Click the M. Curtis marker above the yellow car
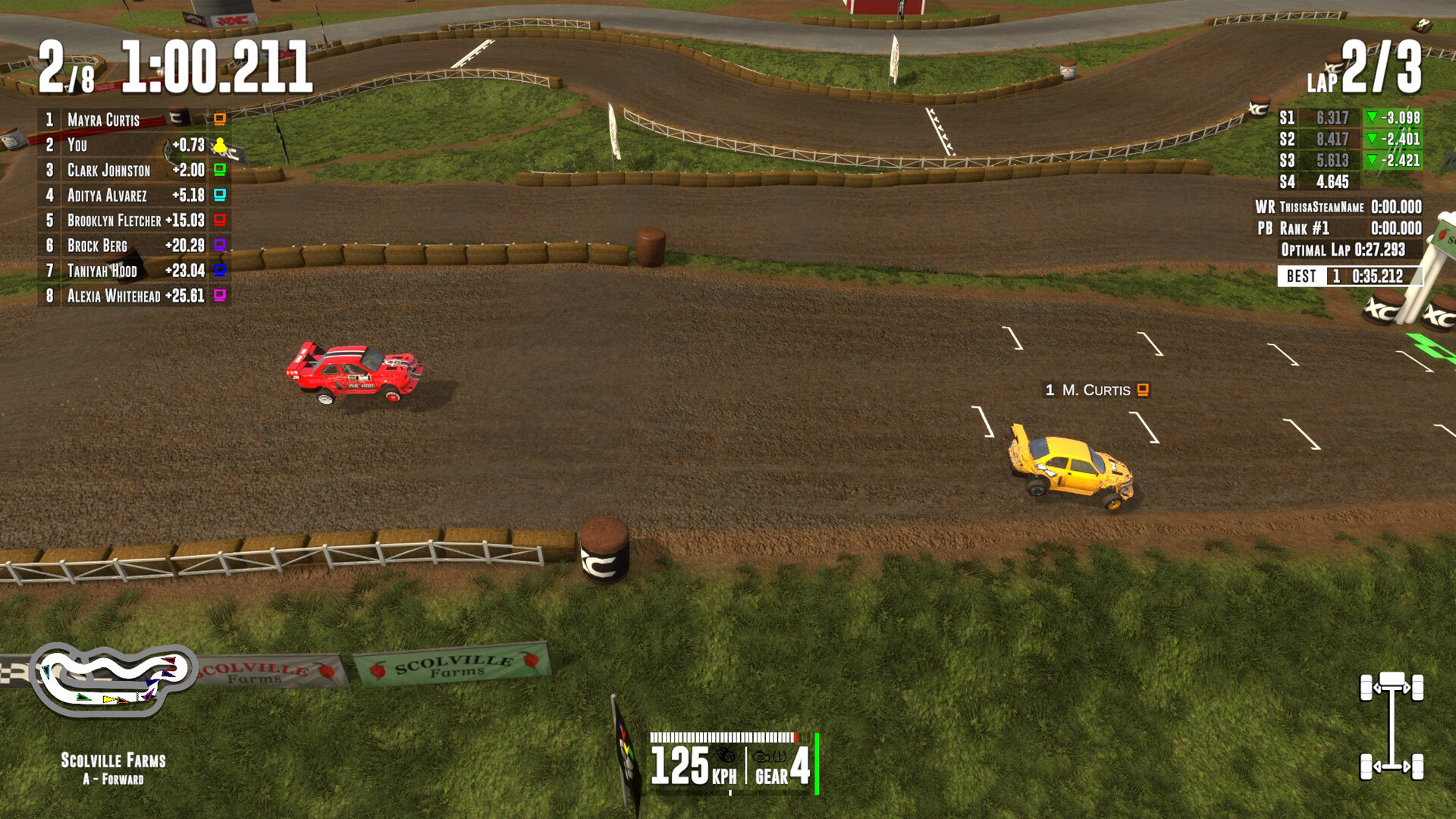The height and width of the screenshot is (819, 1456). coord(1095,390)
